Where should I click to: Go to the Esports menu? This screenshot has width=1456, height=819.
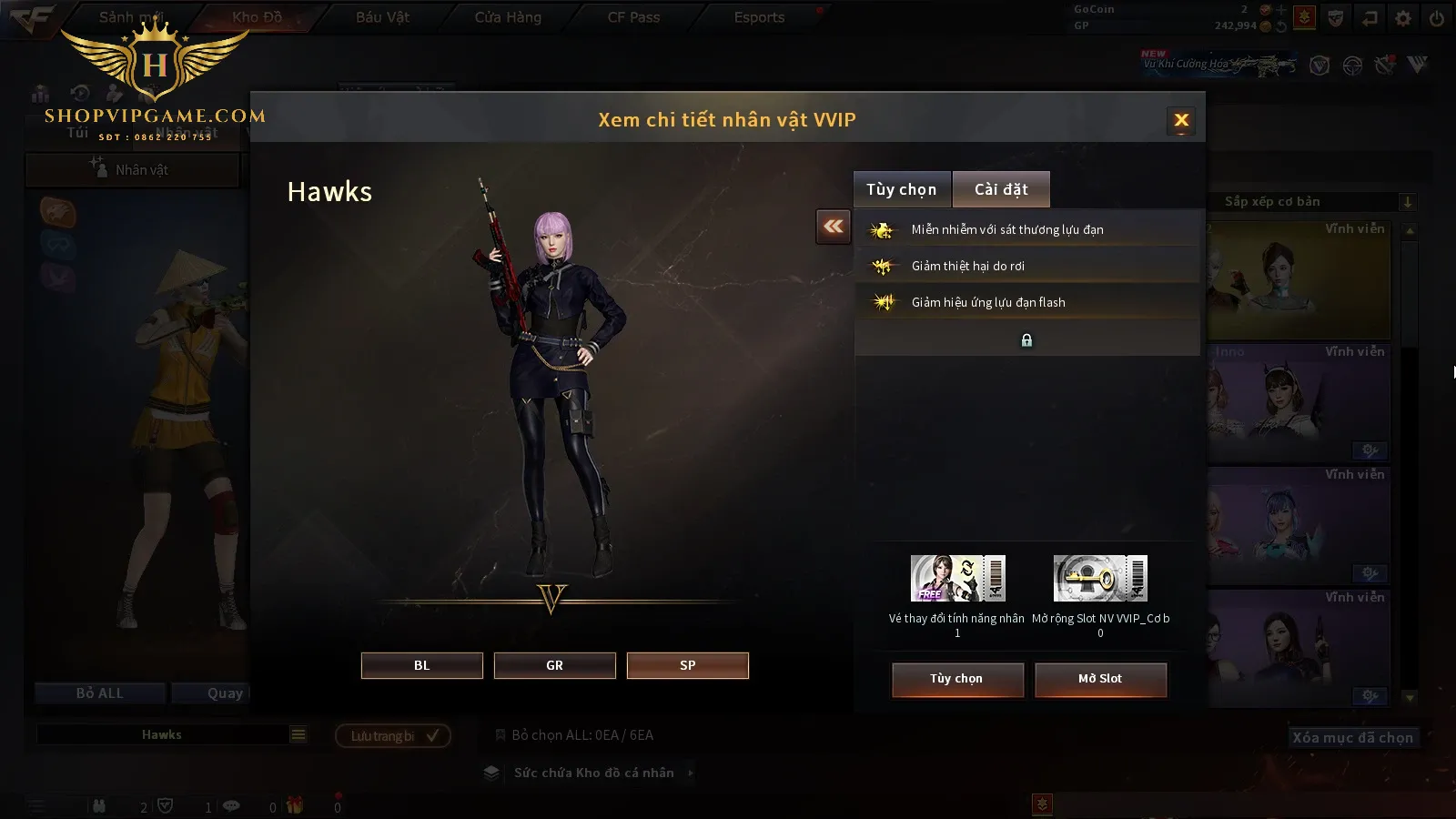759,17
